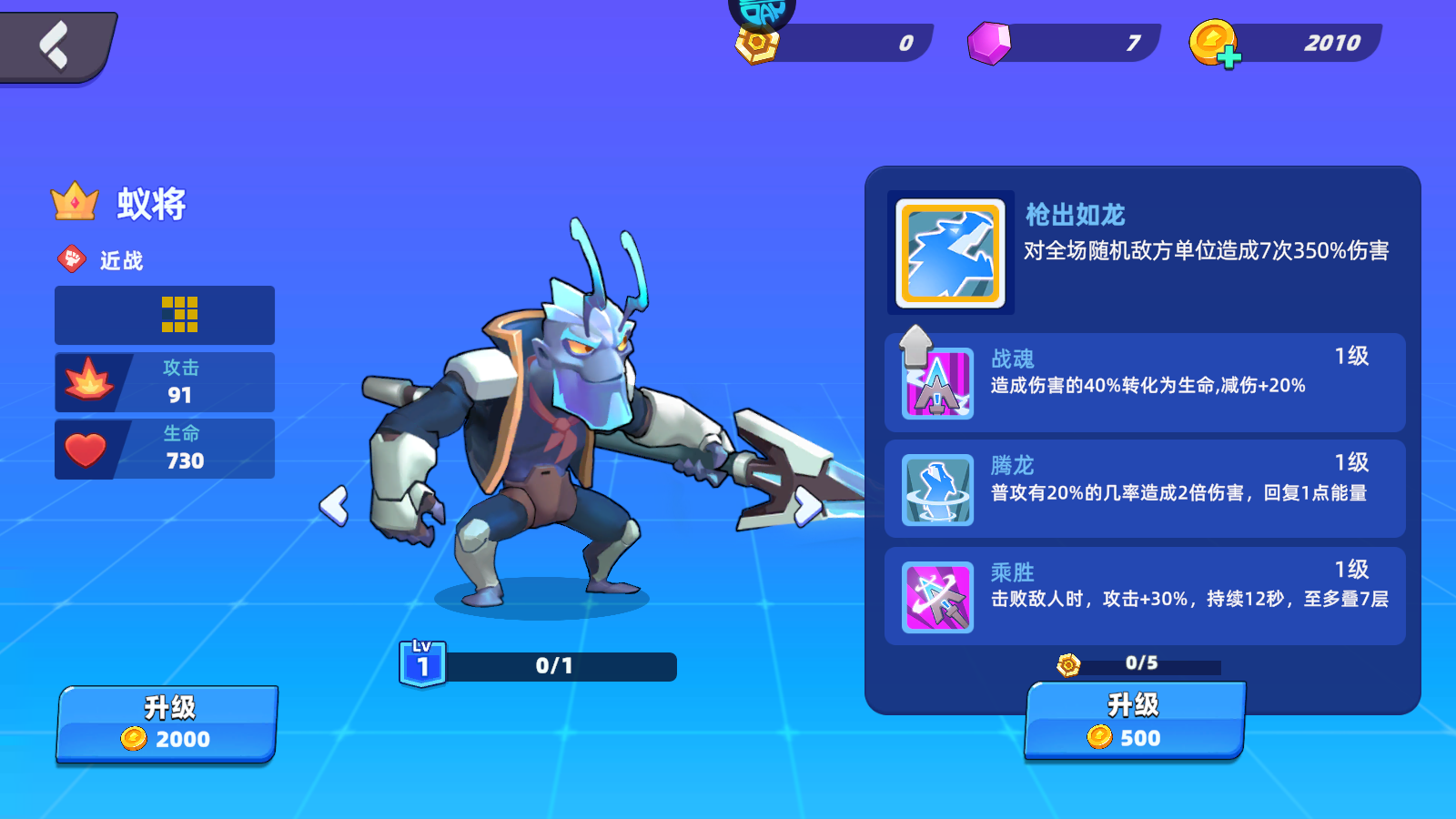
Task: Click the crown icon beside 蚁将
Action: point(74,203)
